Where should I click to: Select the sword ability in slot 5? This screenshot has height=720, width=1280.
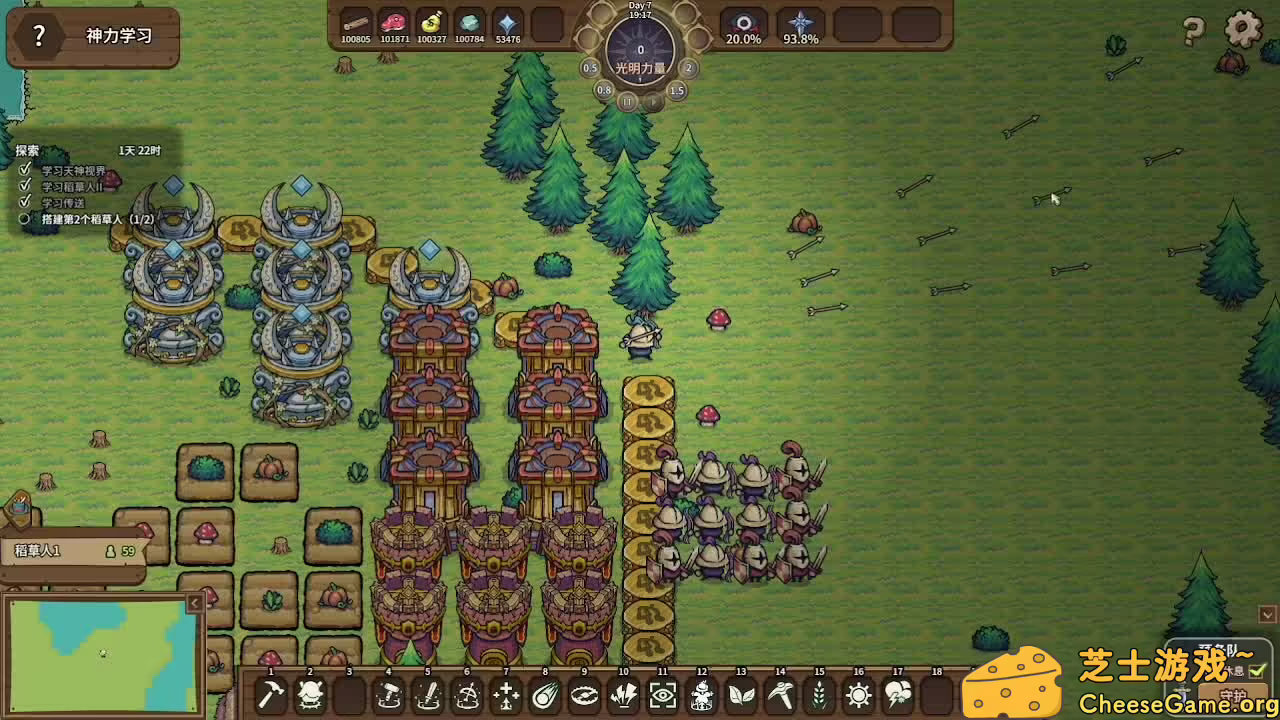[x=427, y=694]
